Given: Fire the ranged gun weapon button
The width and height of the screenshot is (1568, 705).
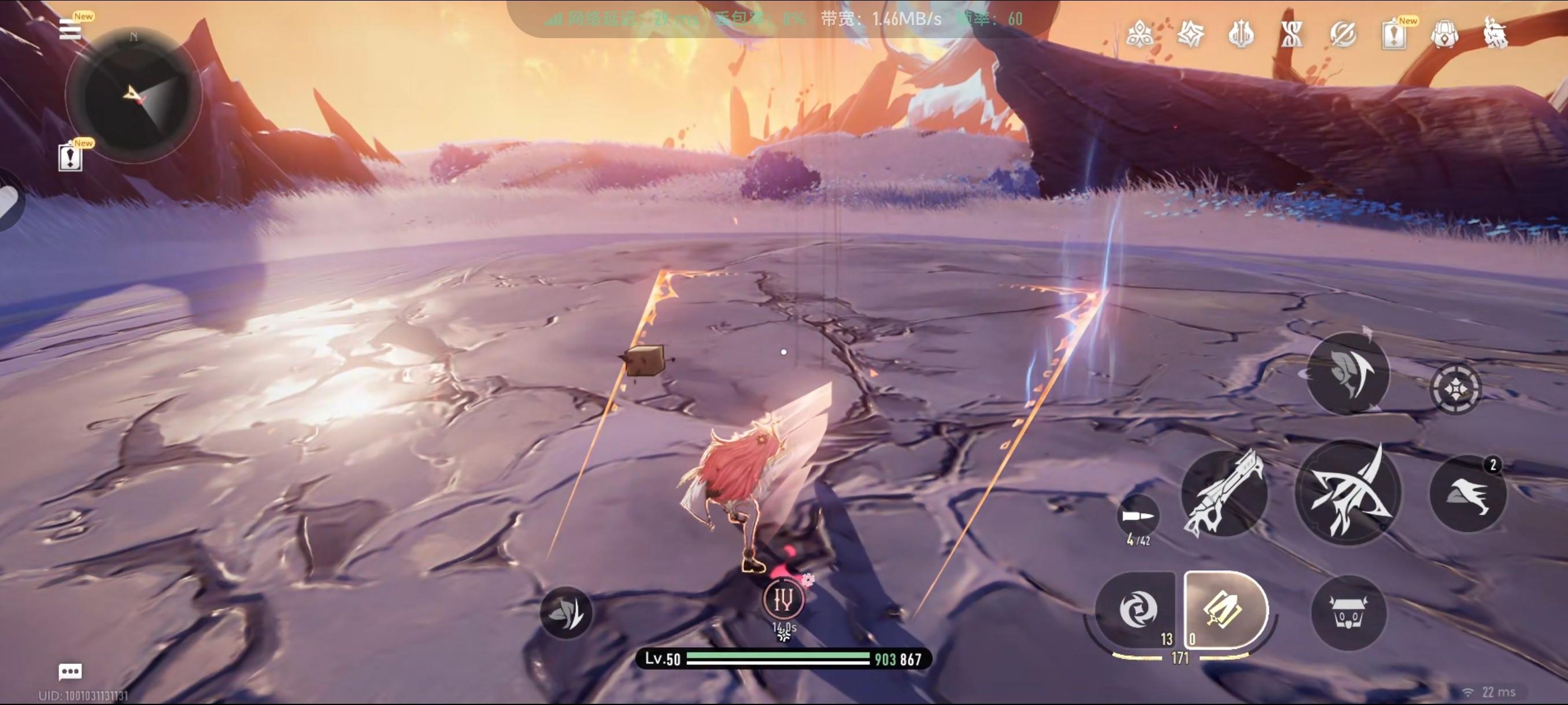Looking at the screenshot, I should [x=1223, y=493].
